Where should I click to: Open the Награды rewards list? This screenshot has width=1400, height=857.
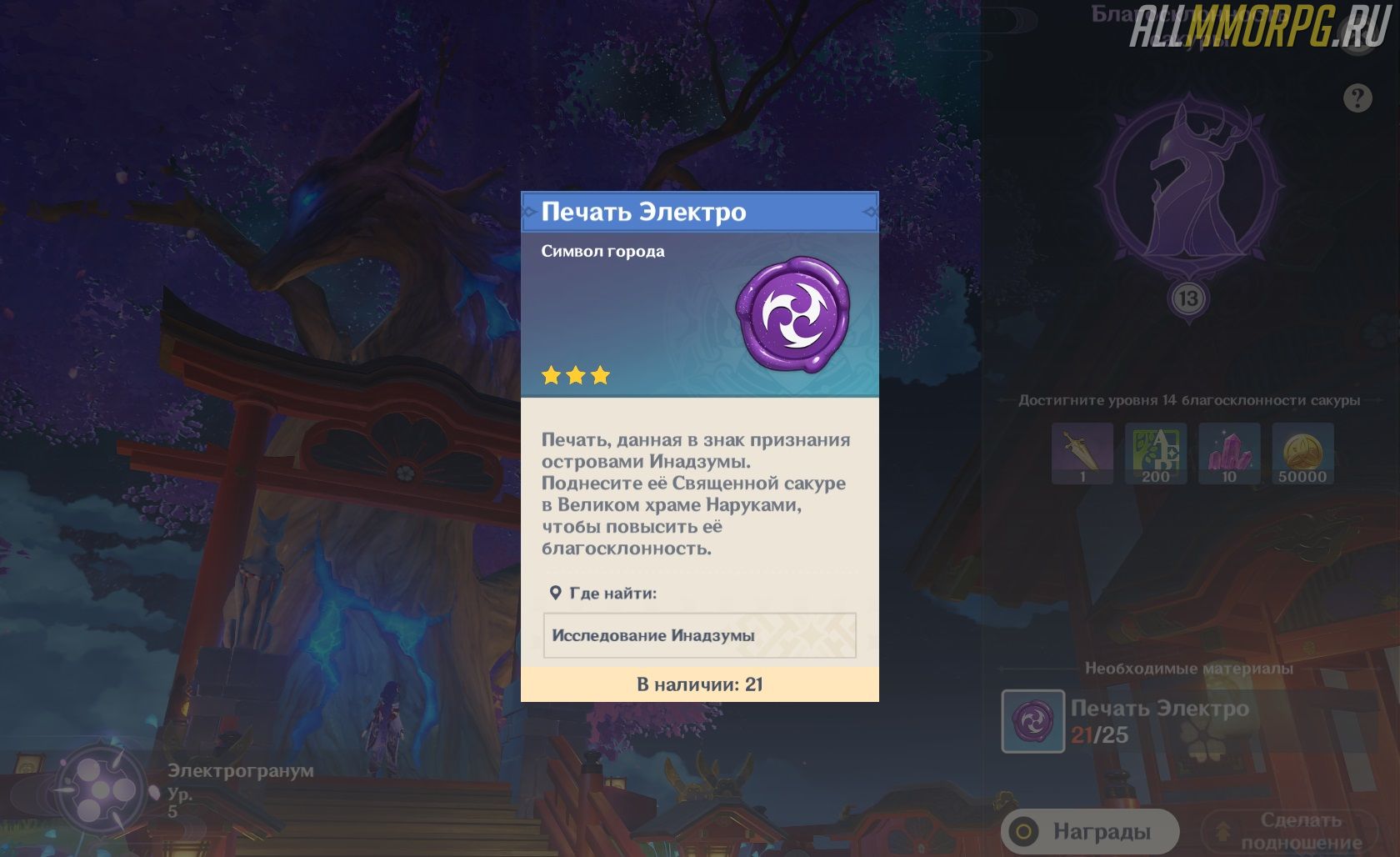pos(1090,831)
